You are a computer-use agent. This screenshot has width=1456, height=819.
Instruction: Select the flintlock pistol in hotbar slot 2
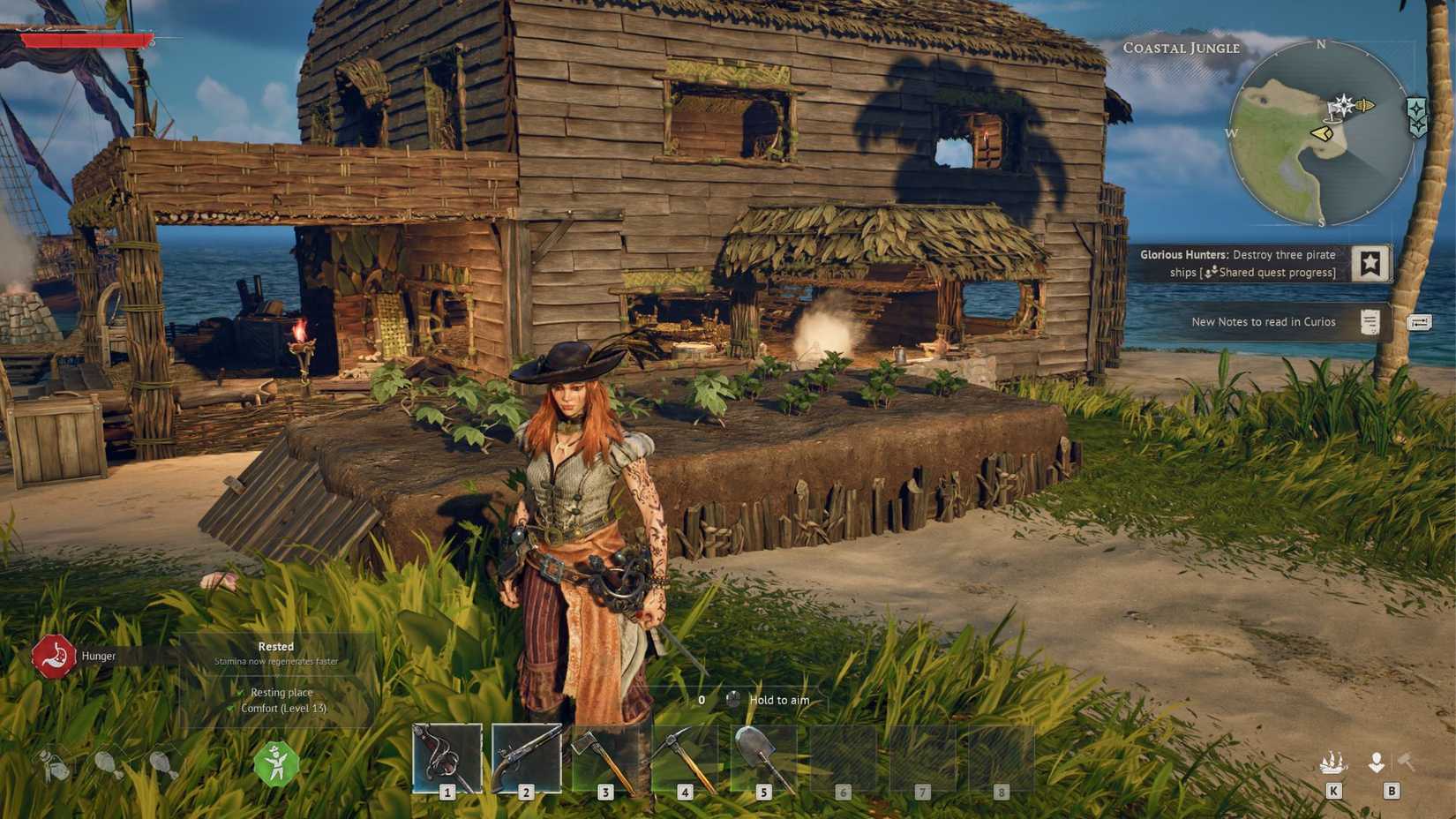click(x=526, y=757)
